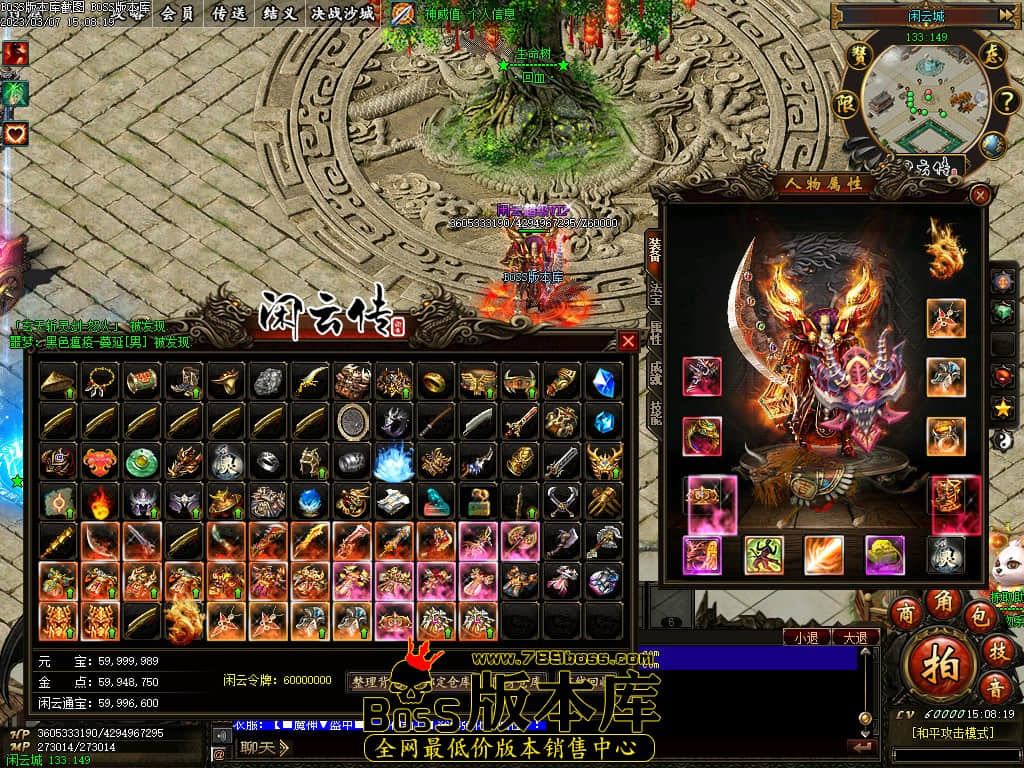
Task: Close the 人物属性 character window
Action: (x=980, y=195)
